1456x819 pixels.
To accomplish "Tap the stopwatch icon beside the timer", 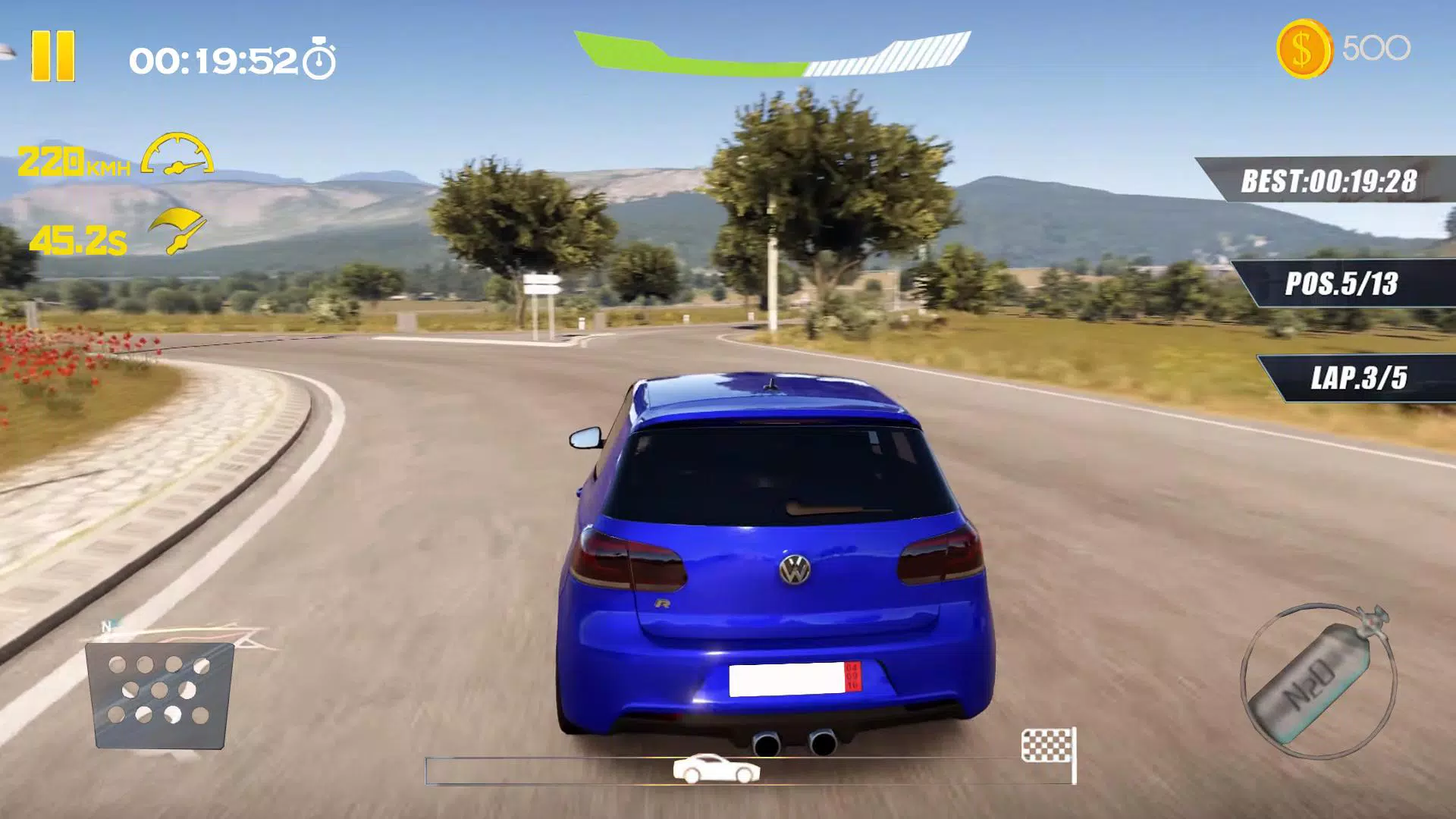I will 322,58.
